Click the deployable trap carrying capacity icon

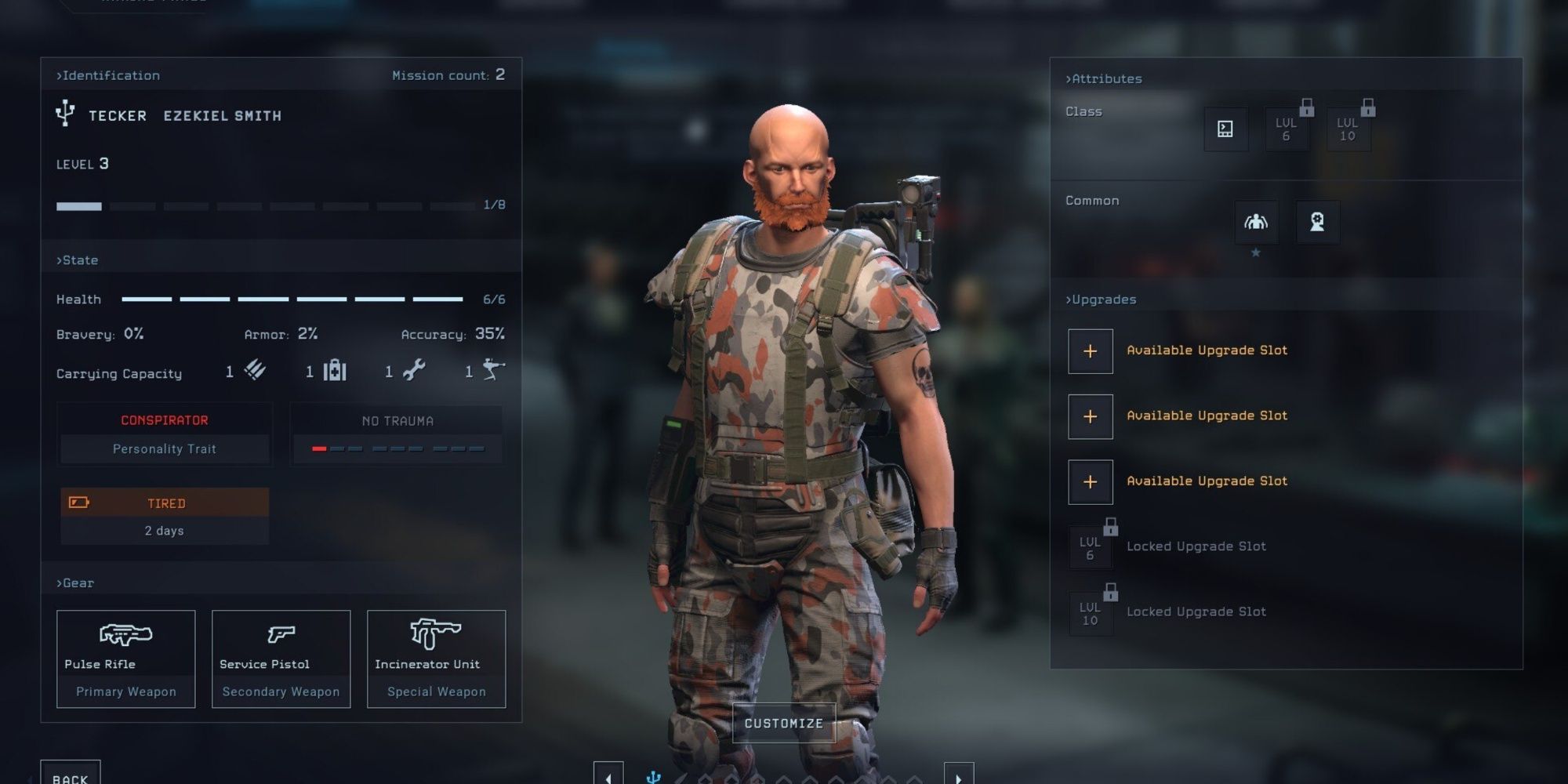click(493, 369)
